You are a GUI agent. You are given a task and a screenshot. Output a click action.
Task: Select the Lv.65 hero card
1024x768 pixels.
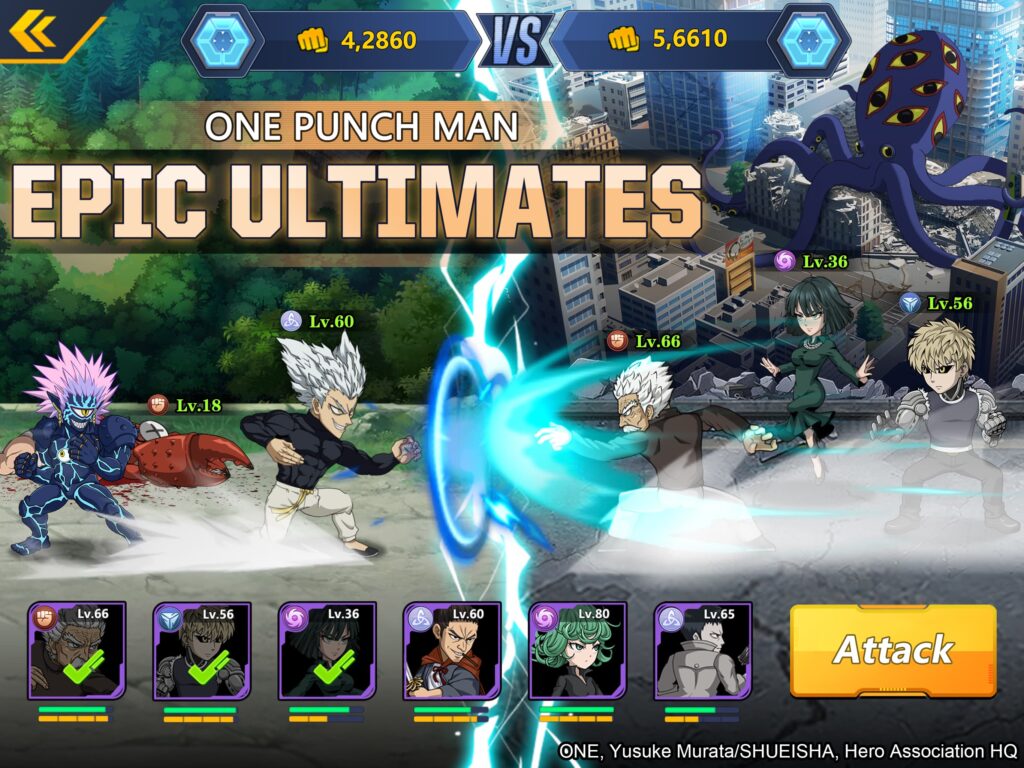point(702,651)
